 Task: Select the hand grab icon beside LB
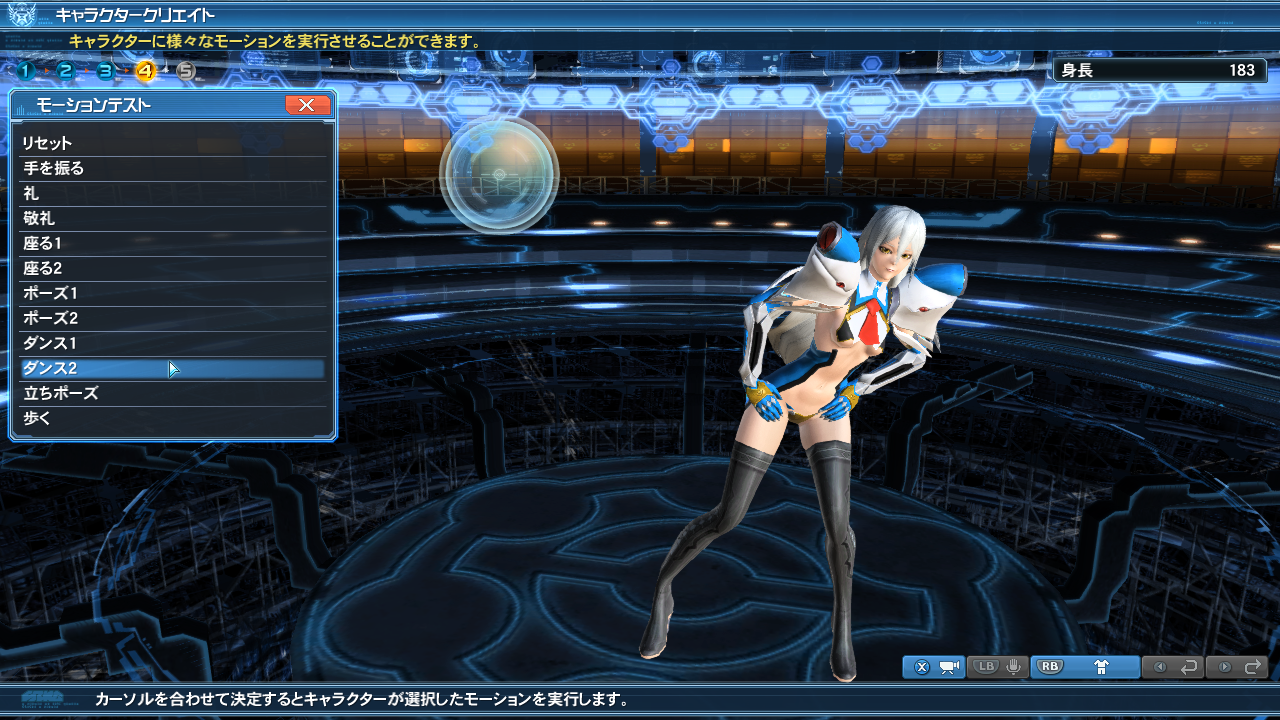click(1013, 668)
